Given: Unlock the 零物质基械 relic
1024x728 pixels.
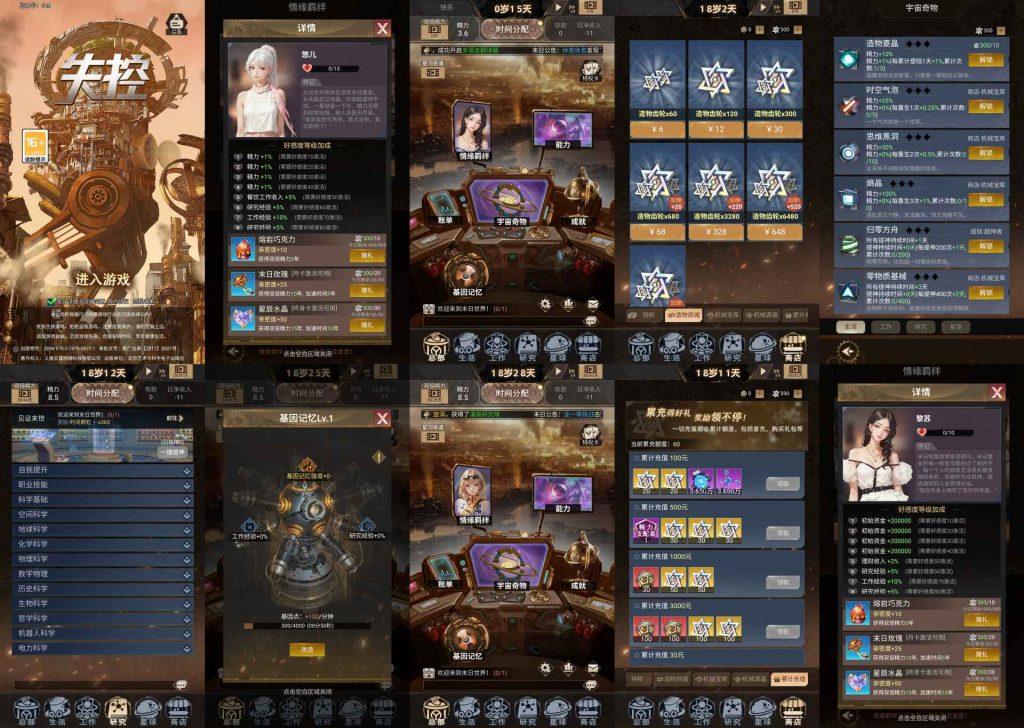Looking at the screenshot, I should pos(986,293).
